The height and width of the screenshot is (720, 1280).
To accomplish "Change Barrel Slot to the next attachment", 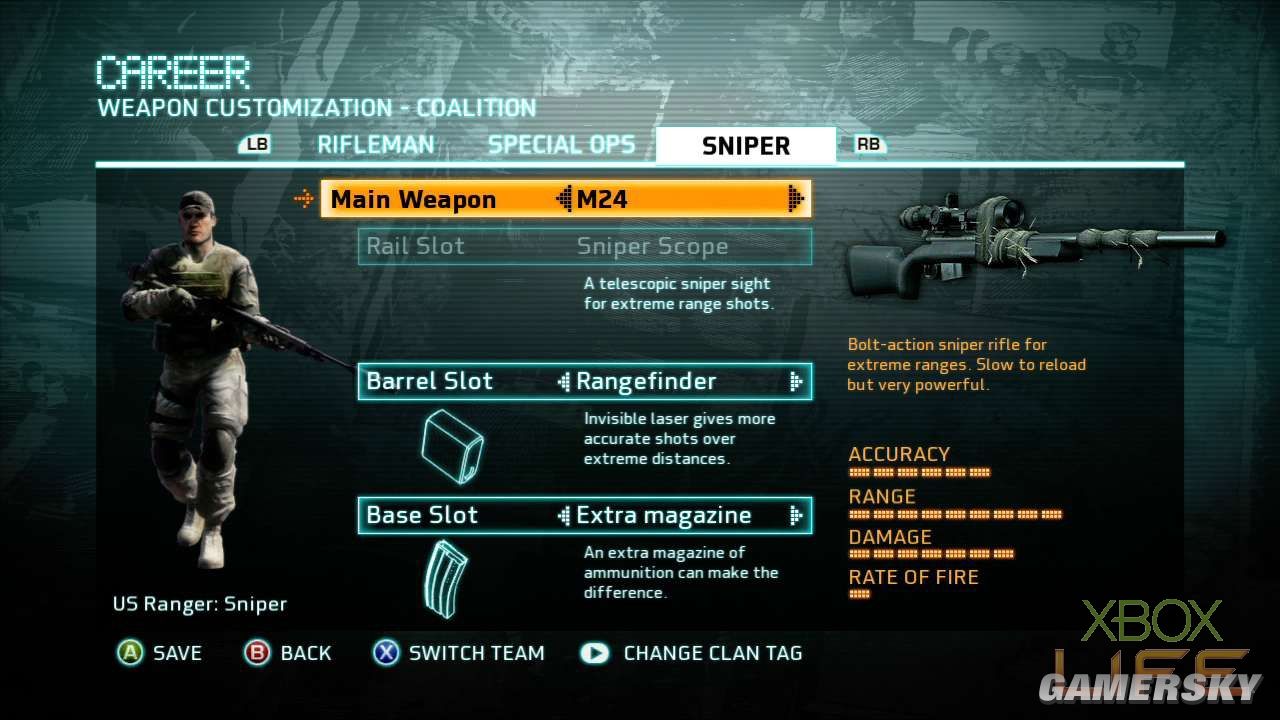I will coord(796,381).
